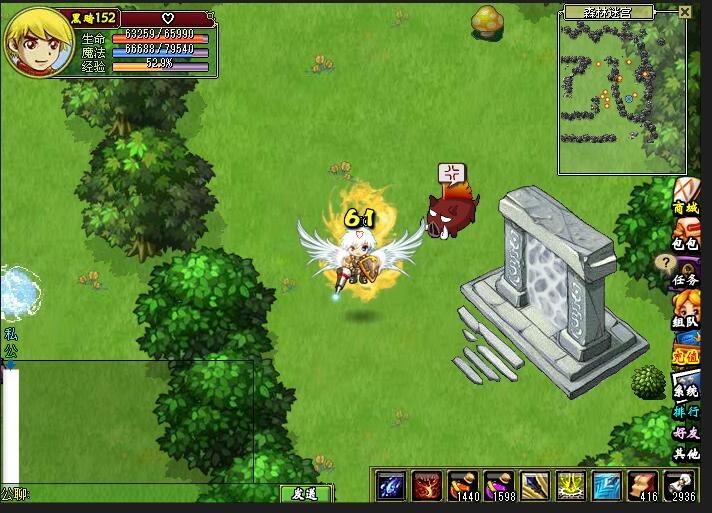
Task: Click the 发送 send chat button
Action: [x=304, y=494]
